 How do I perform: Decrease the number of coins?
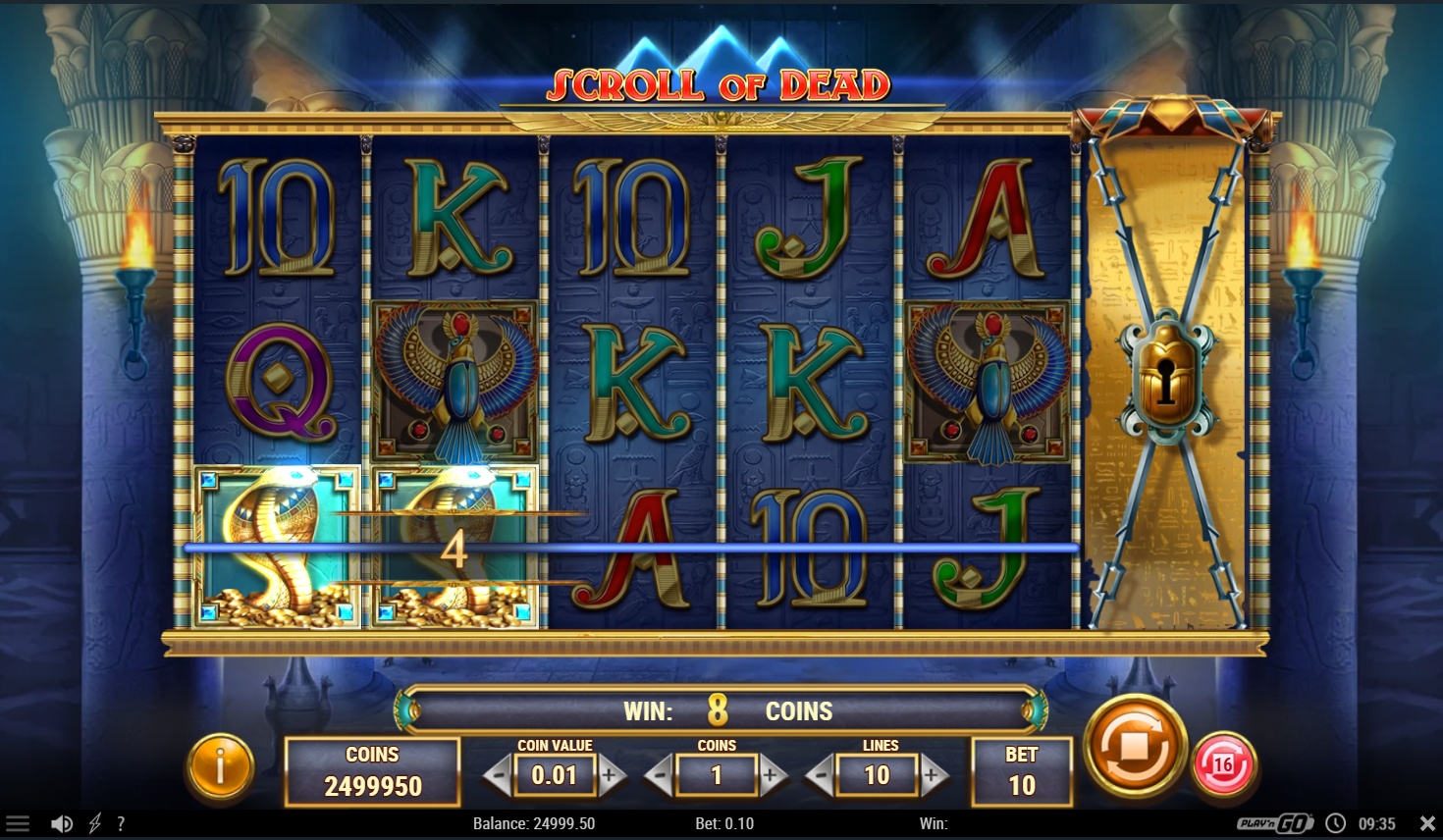661,775
